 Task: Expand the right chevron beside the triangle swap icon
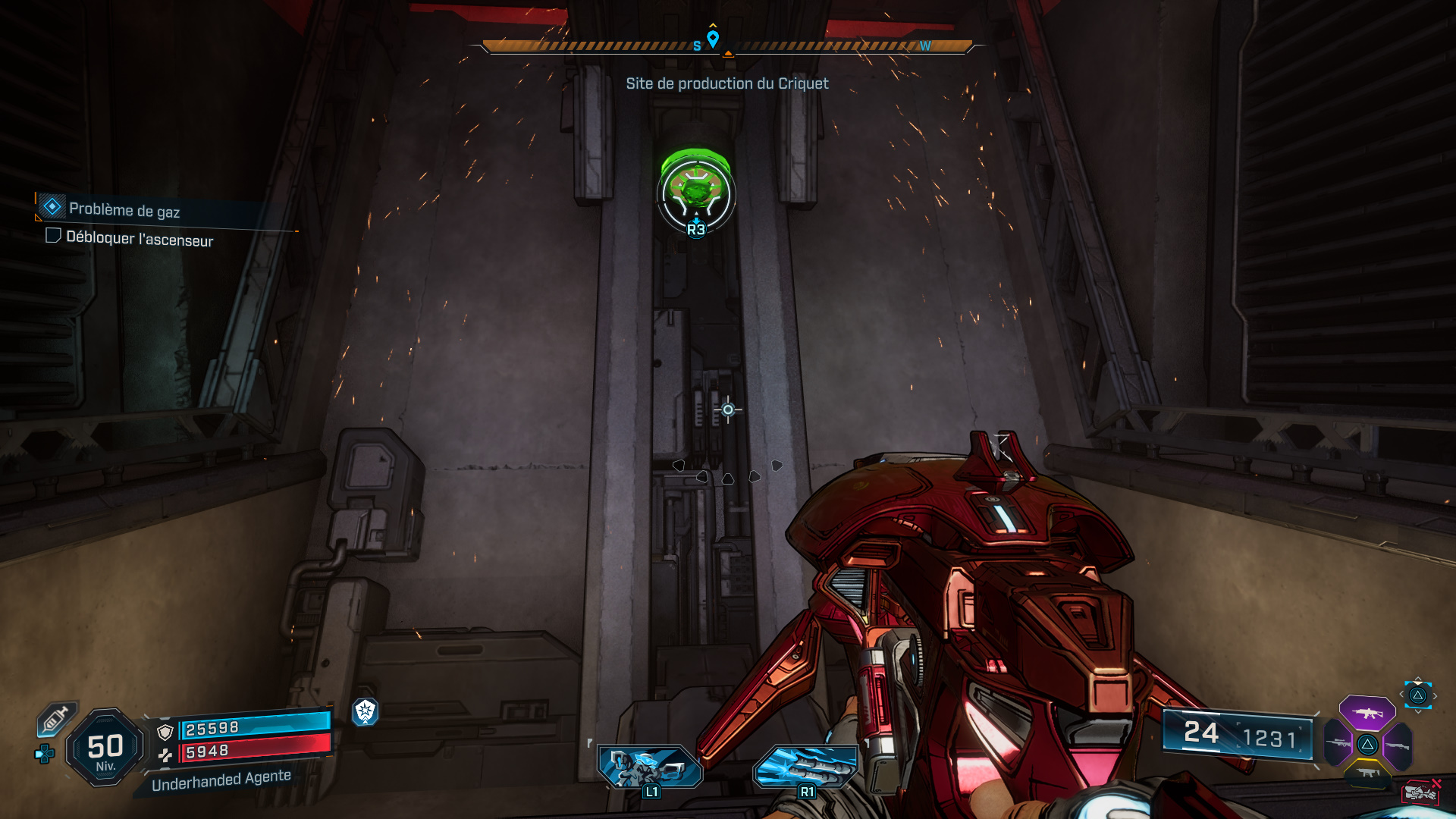(1436, 695)
